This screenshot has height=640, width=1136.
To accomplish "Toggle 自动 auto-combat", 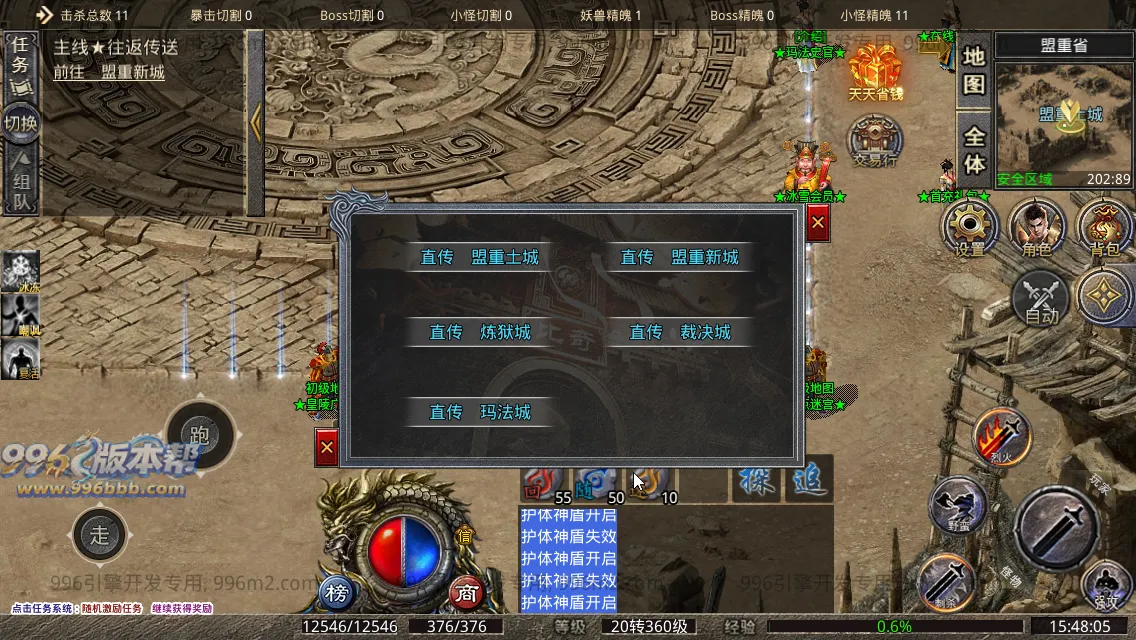I will click(x=1041, y=298).
